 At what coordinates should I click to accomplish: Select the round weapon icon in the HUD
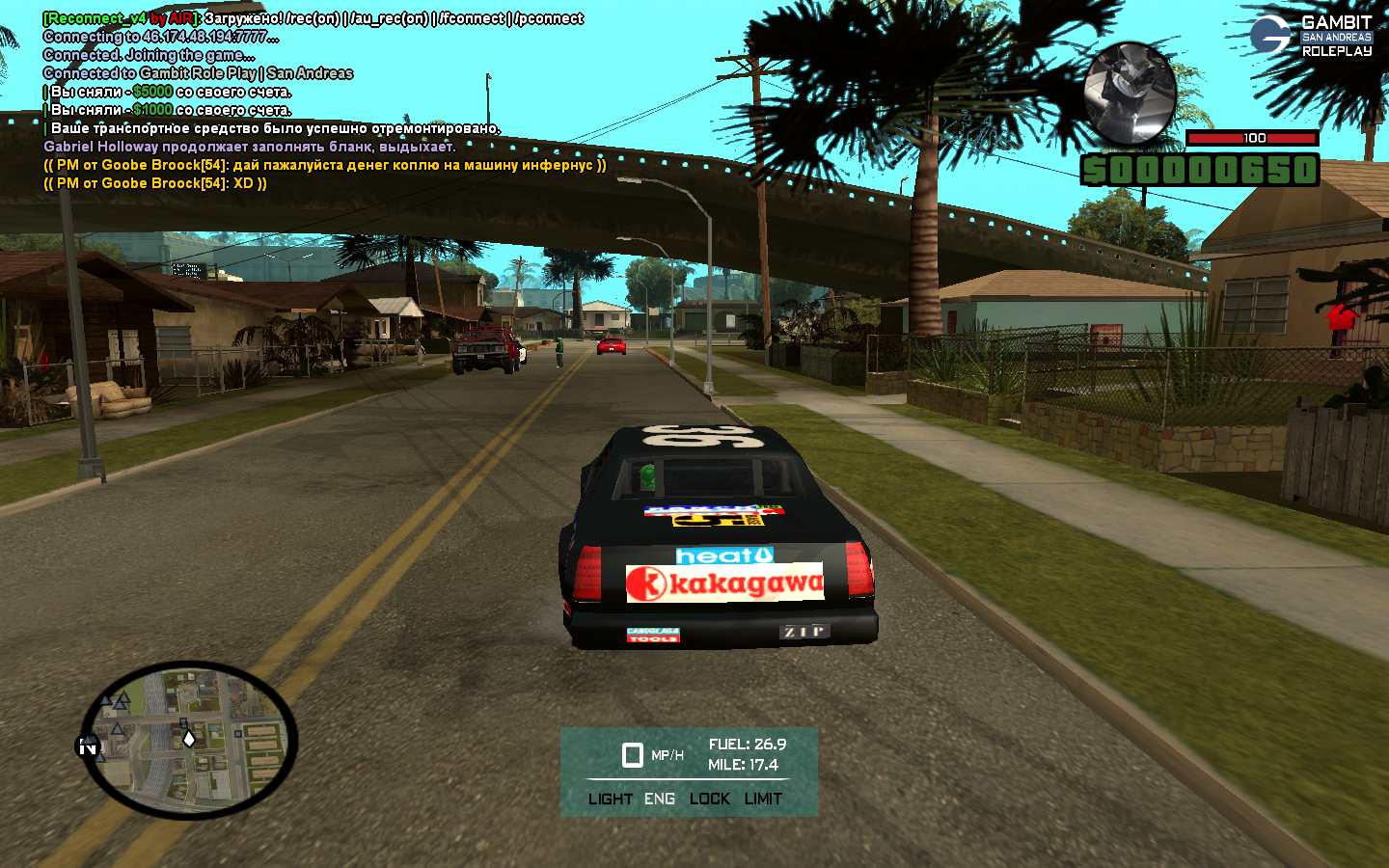click(1130, 93)
